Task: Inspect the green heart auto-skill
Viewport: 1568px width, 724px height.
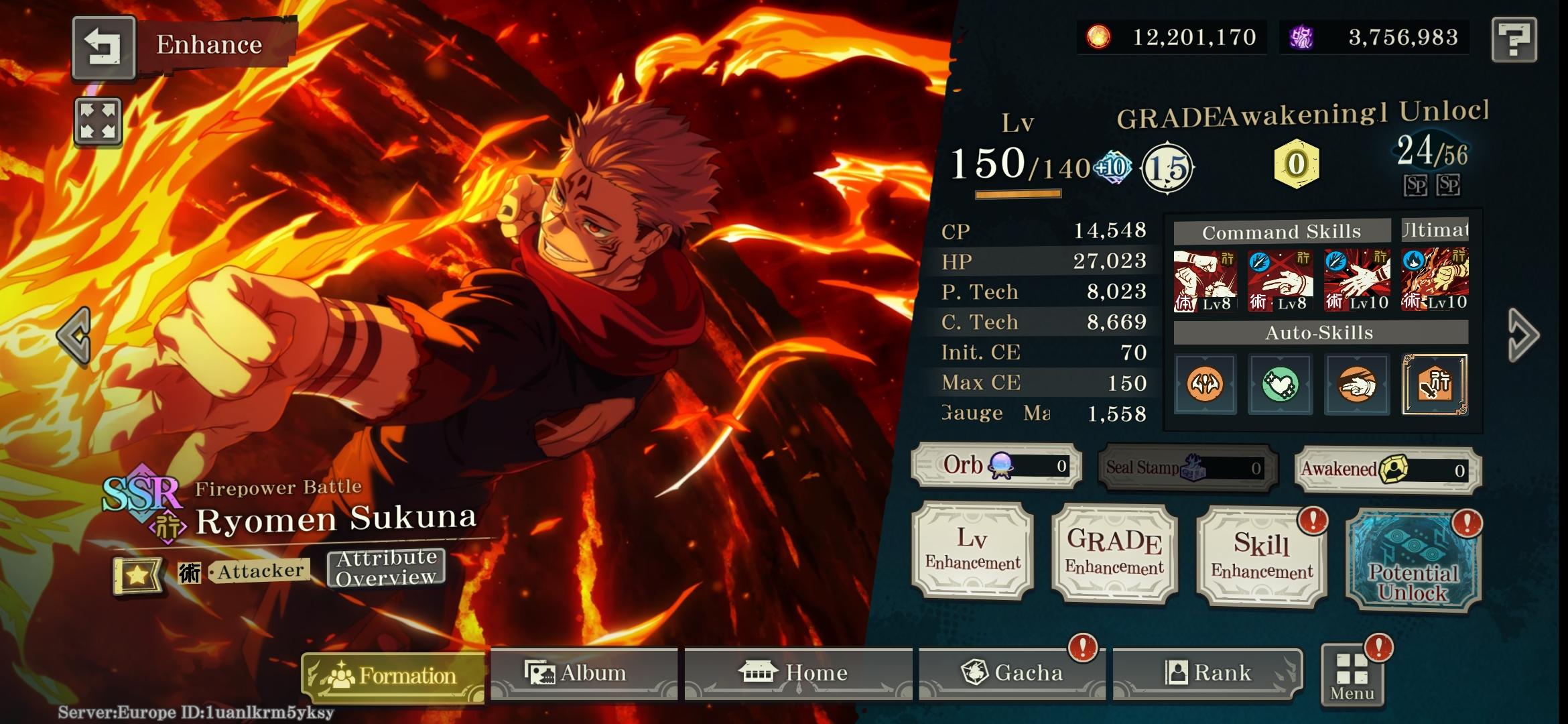Action: pos(1280,385)
